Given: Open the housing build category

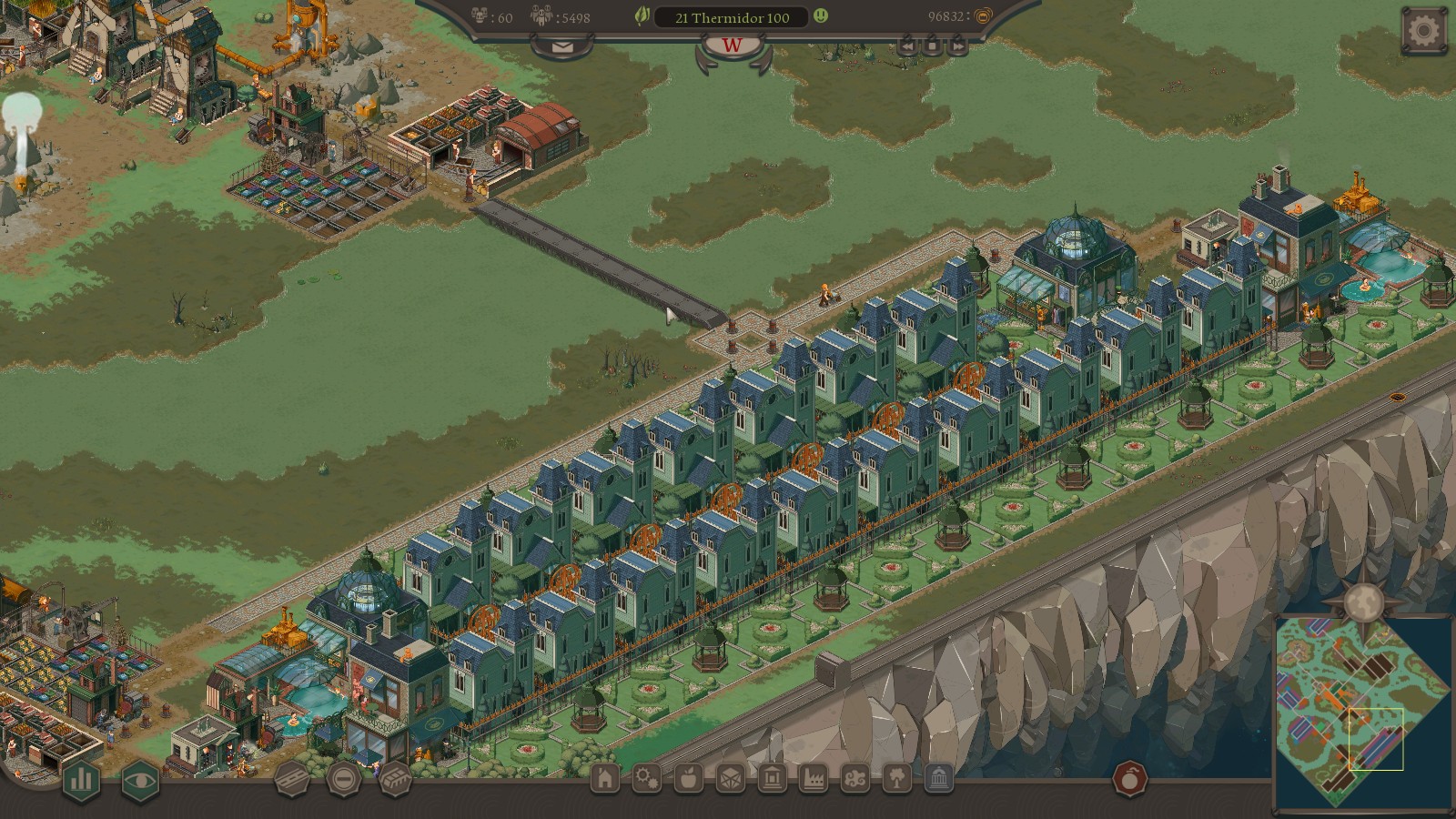Looking at the screenshot, I should coord(605,778).
